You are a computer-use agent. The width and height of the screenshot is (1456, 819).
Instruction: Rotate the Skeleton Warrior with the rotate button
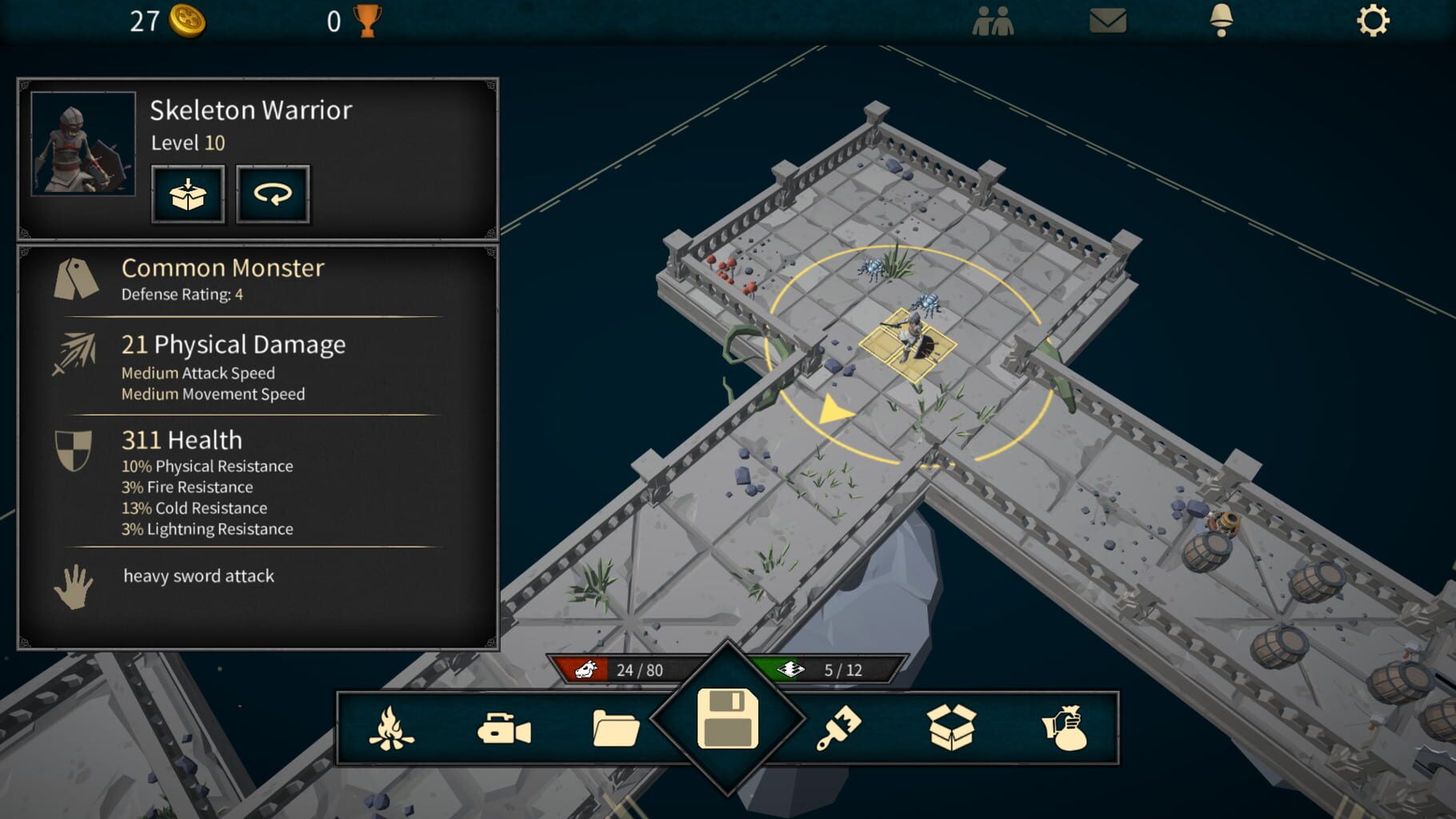click(273, 194)
